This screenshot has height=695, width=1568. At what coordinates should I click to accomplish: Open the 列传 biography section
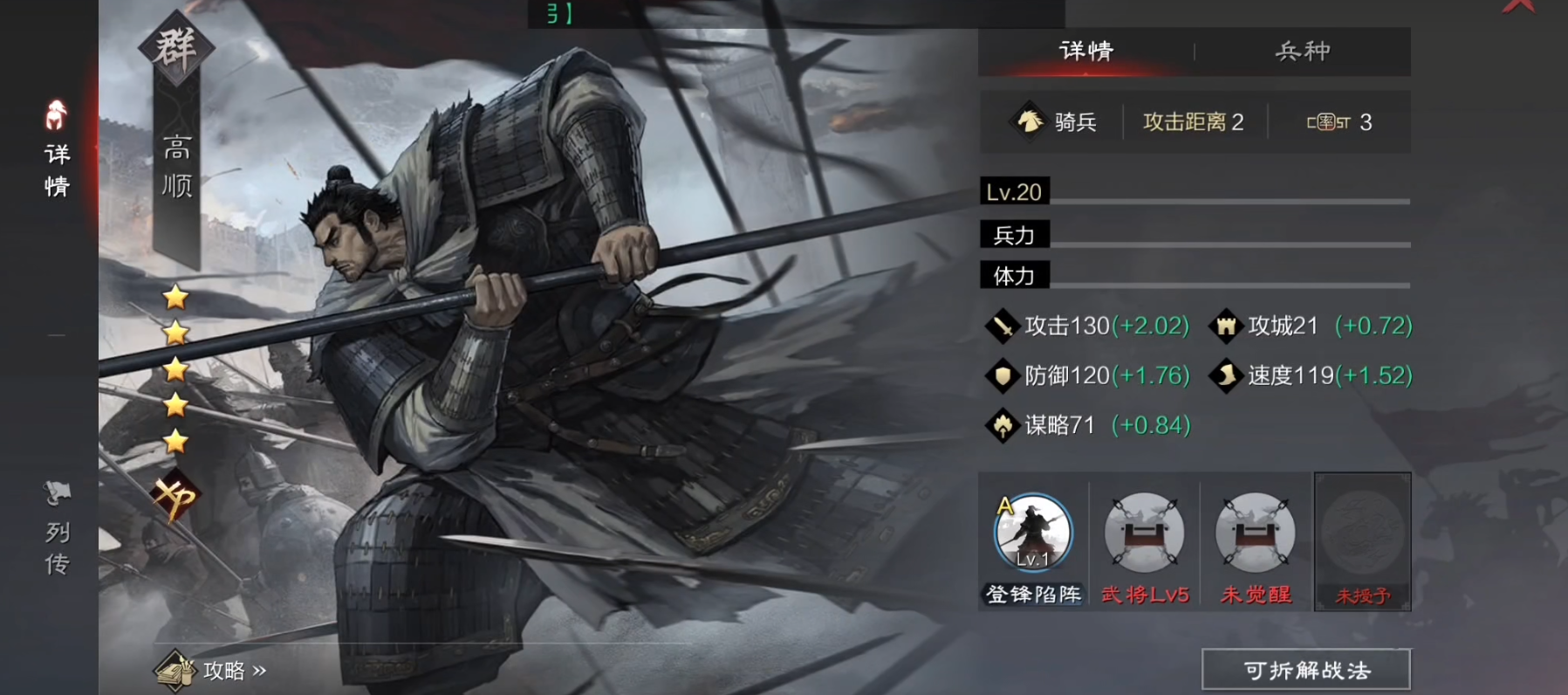(57, 529)
